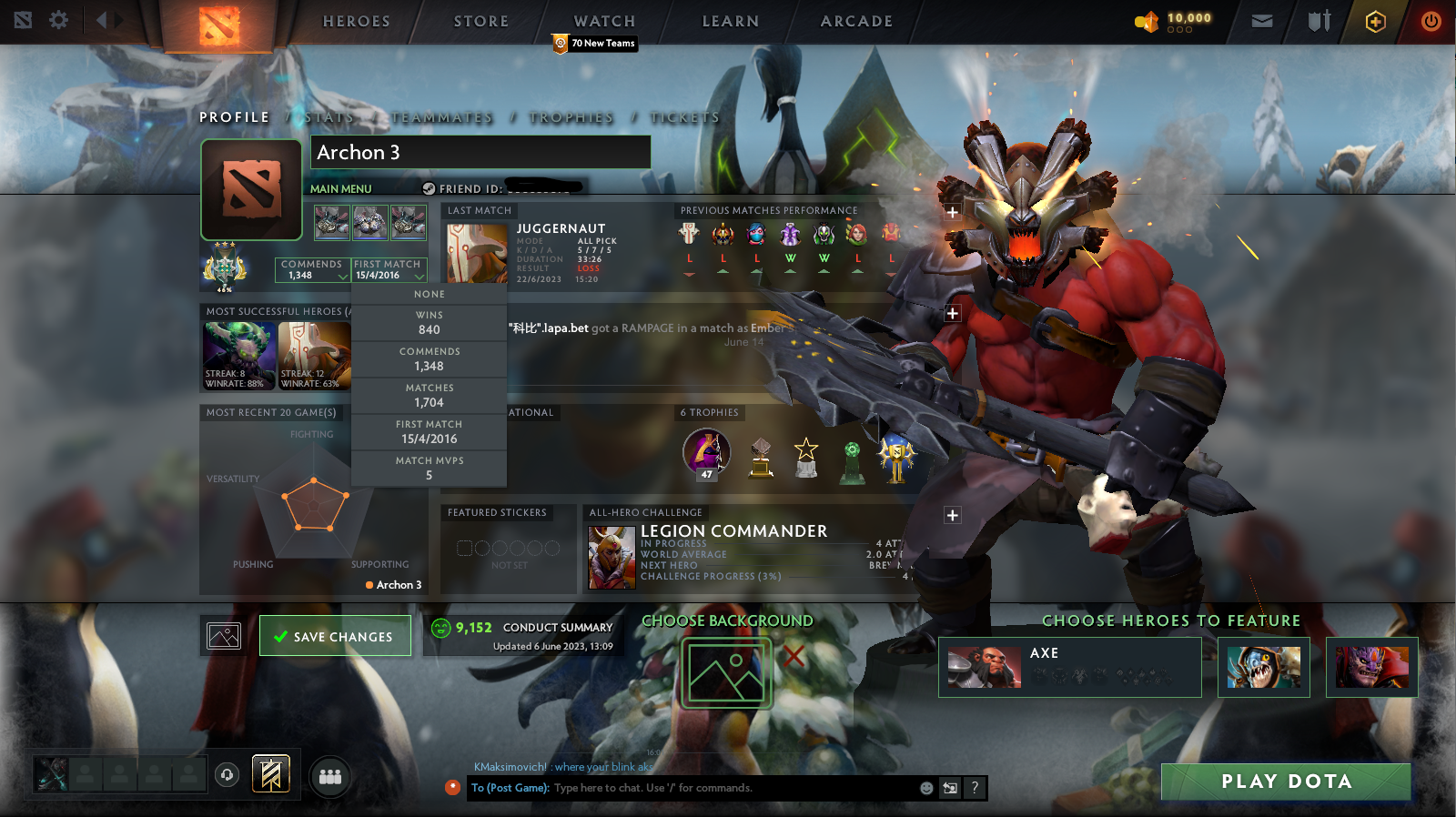Expand the FIRST MATCH dropdown
This screenshot has width=1456, height=817.
coord(389,269)
